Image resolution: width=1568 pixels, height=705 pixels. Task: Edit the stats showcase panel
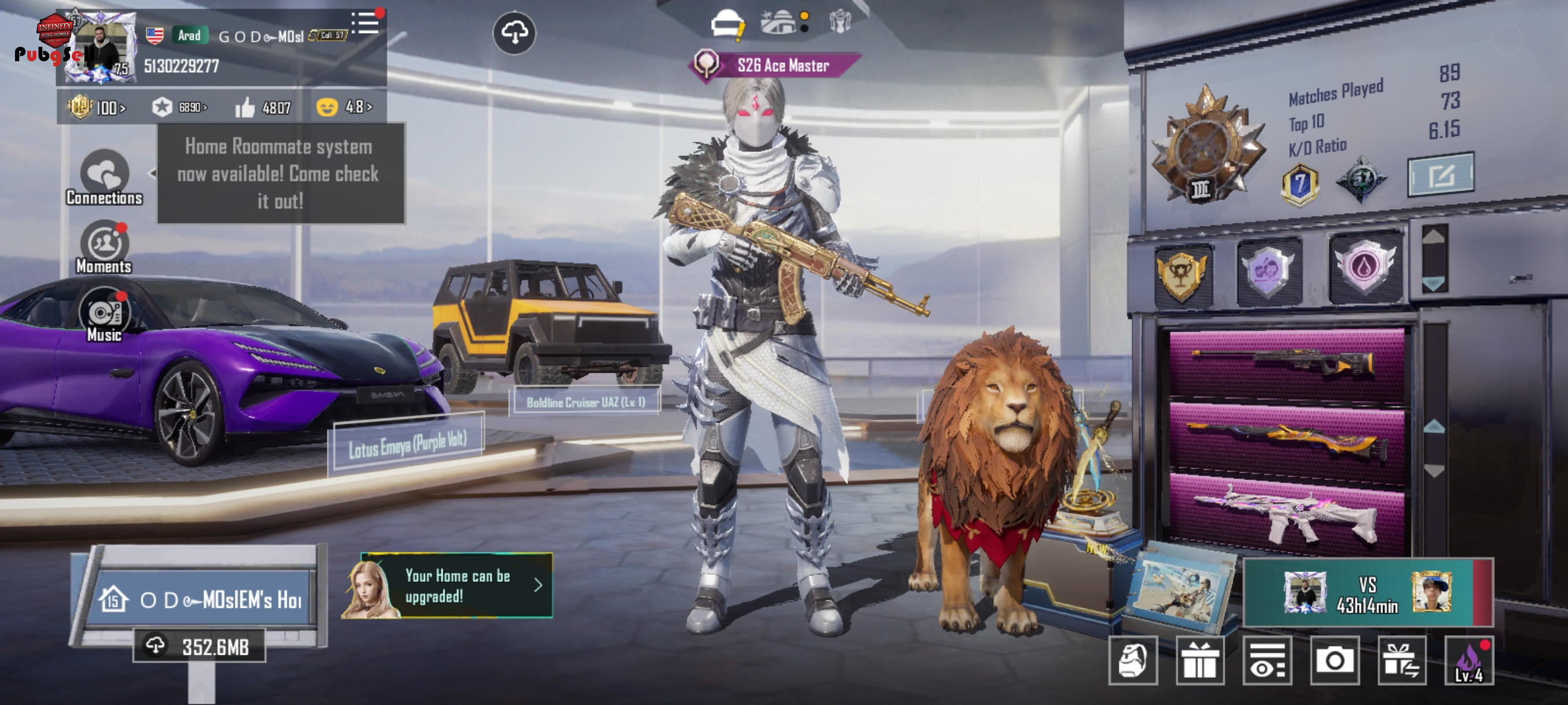tap(1440, 175)
